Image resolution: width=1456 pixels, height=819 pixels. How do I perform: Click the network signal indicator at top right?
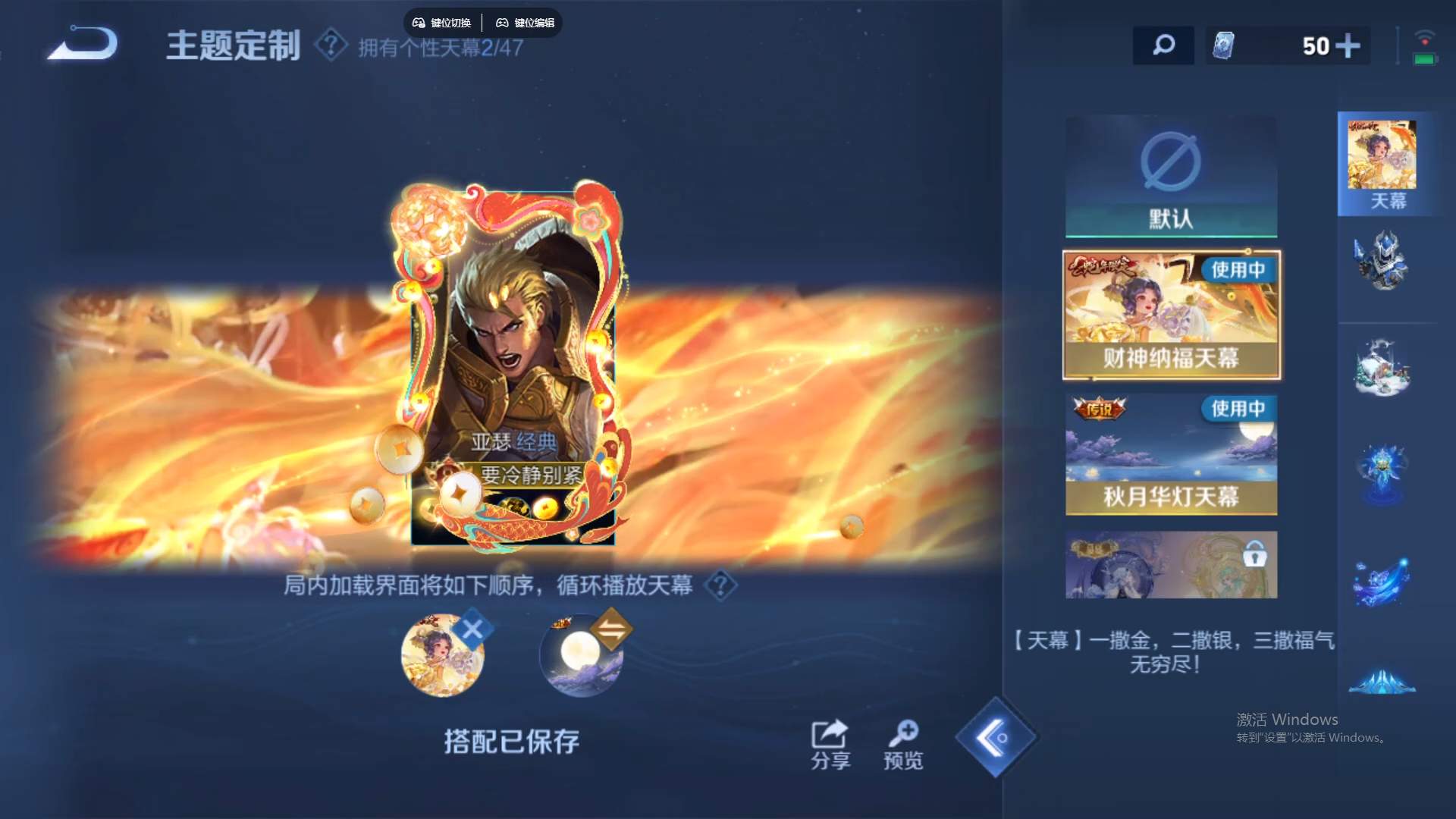1426,34
